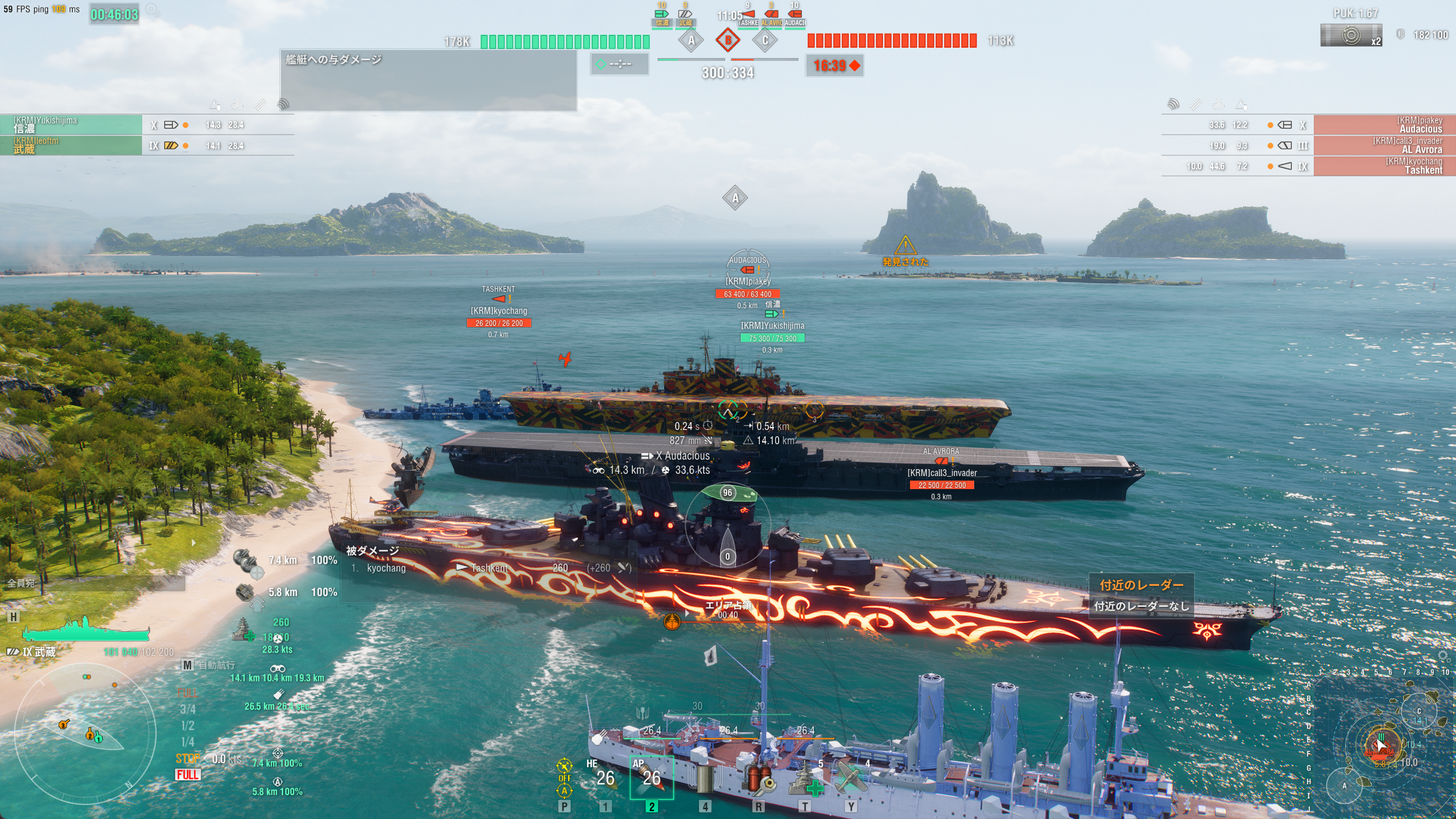Click capture point C on the minimap
1456x819 pixels.
[1418, 711]
